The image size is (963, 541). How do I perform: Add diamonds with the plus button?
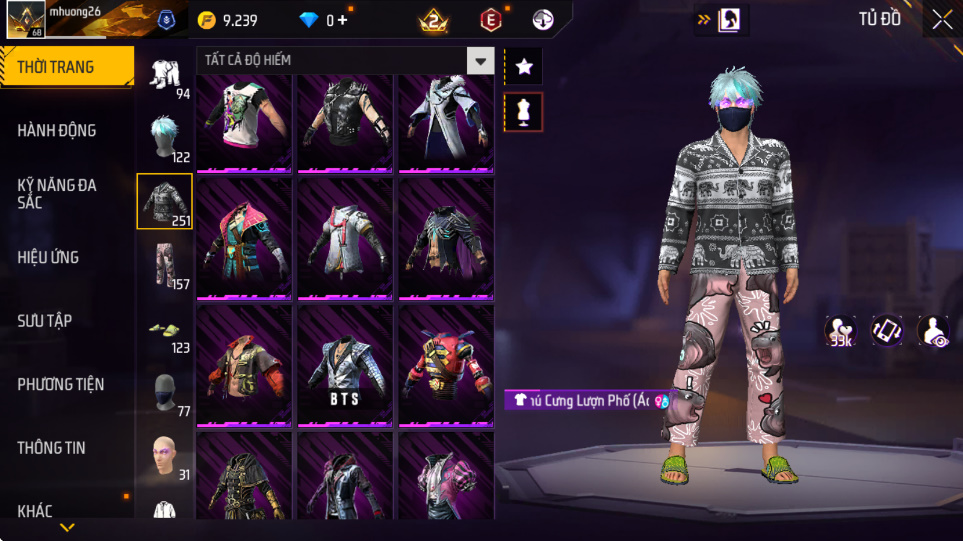pos(343,20)
